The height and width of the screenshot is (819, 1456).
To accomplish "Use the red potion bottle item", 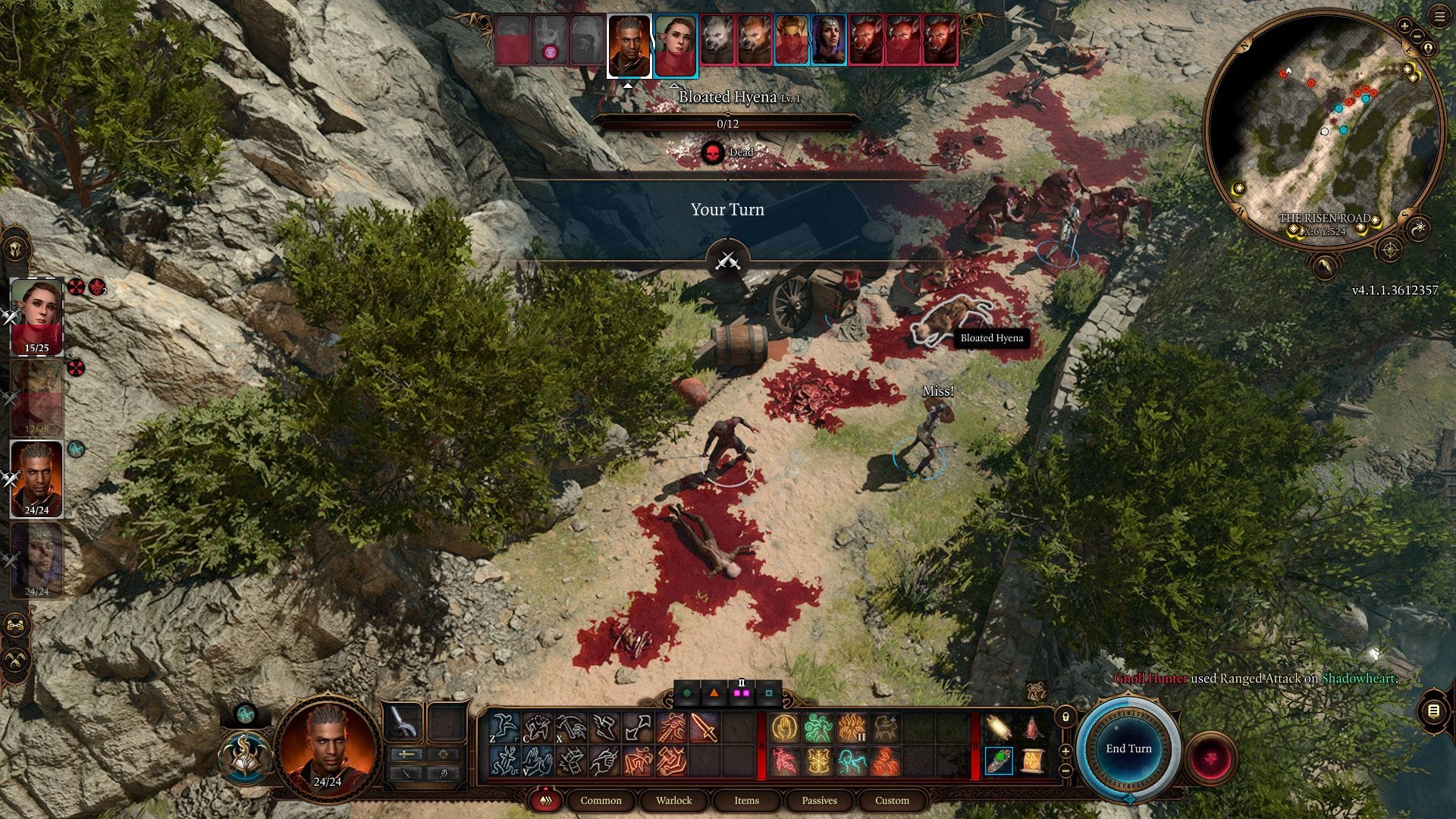I will point(1032,729).
